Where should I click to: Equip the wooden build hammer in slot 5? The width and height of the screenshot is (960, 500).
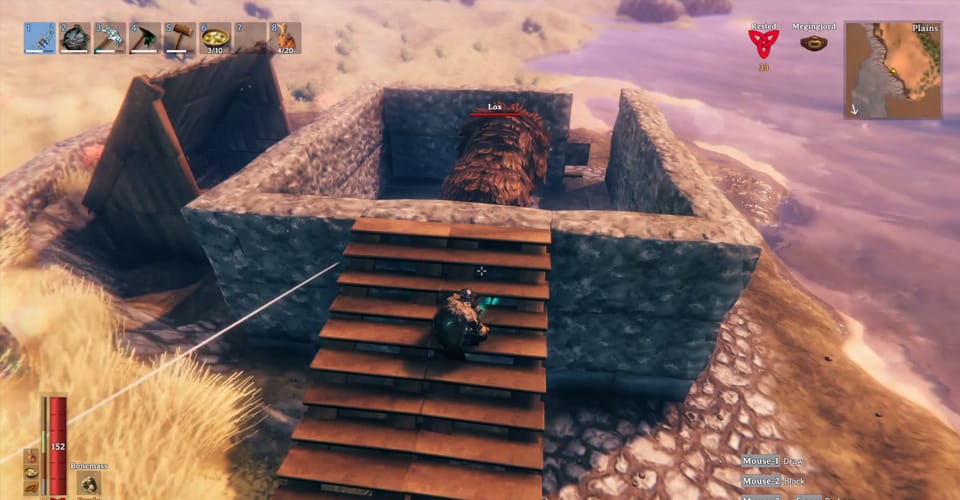click(x=180, y=38)
